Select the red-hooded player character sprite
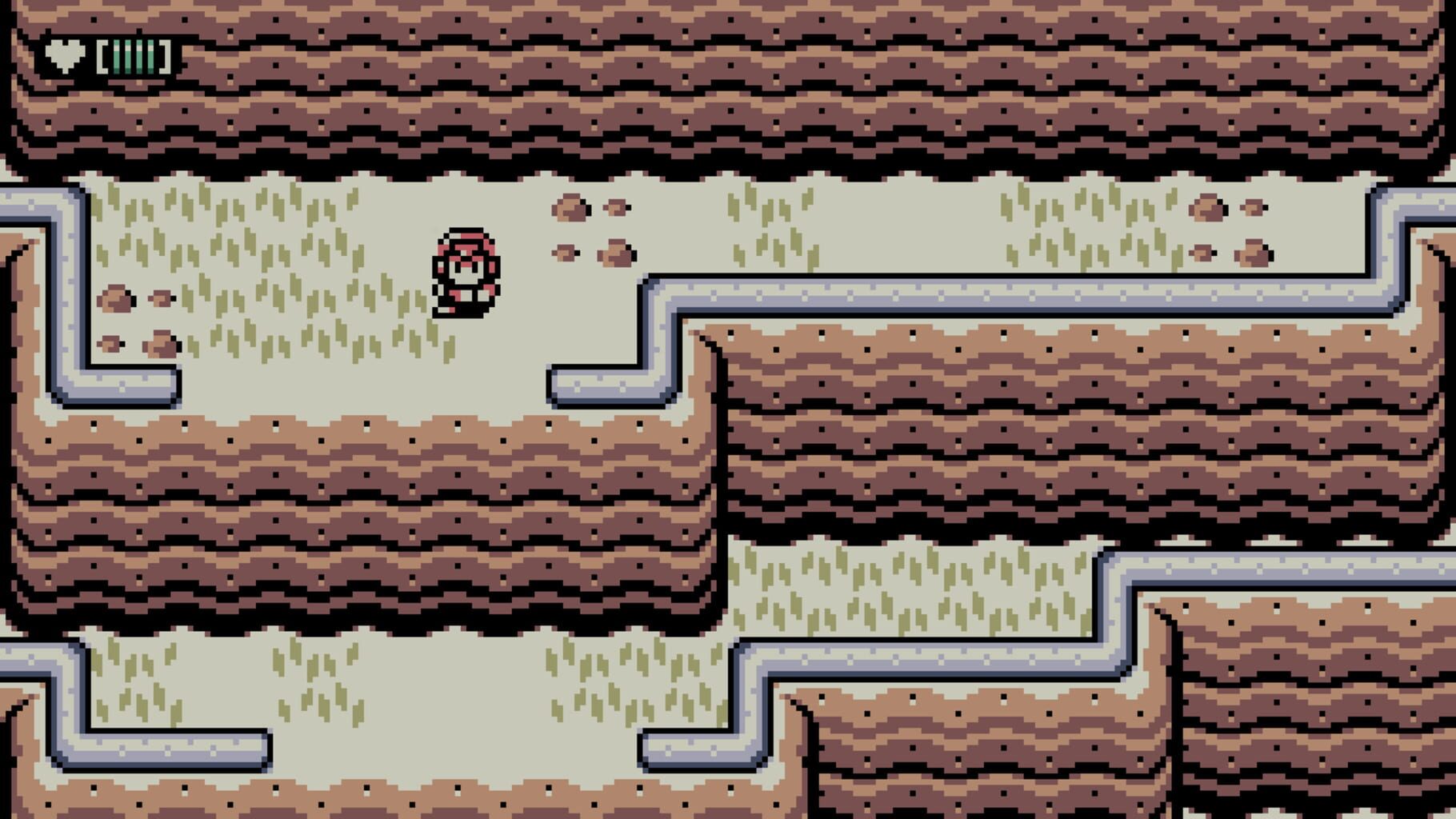This screenshot has width=1456, height=819. pos(466,272)
